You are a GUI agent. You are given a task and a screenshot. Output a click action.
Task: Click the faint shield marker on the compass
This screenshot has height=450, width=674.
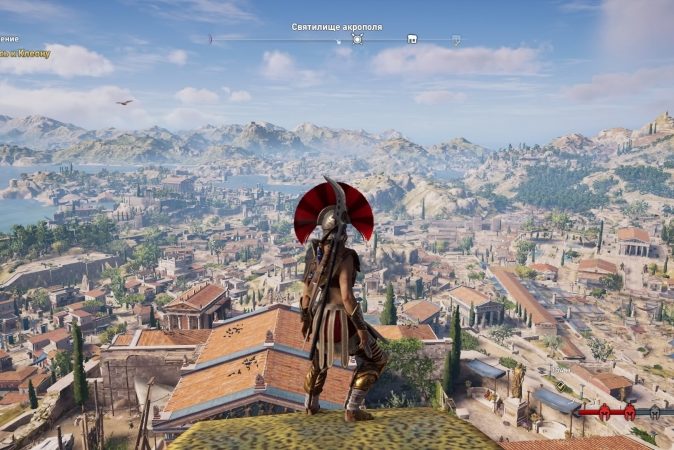(x=456, y=40)
